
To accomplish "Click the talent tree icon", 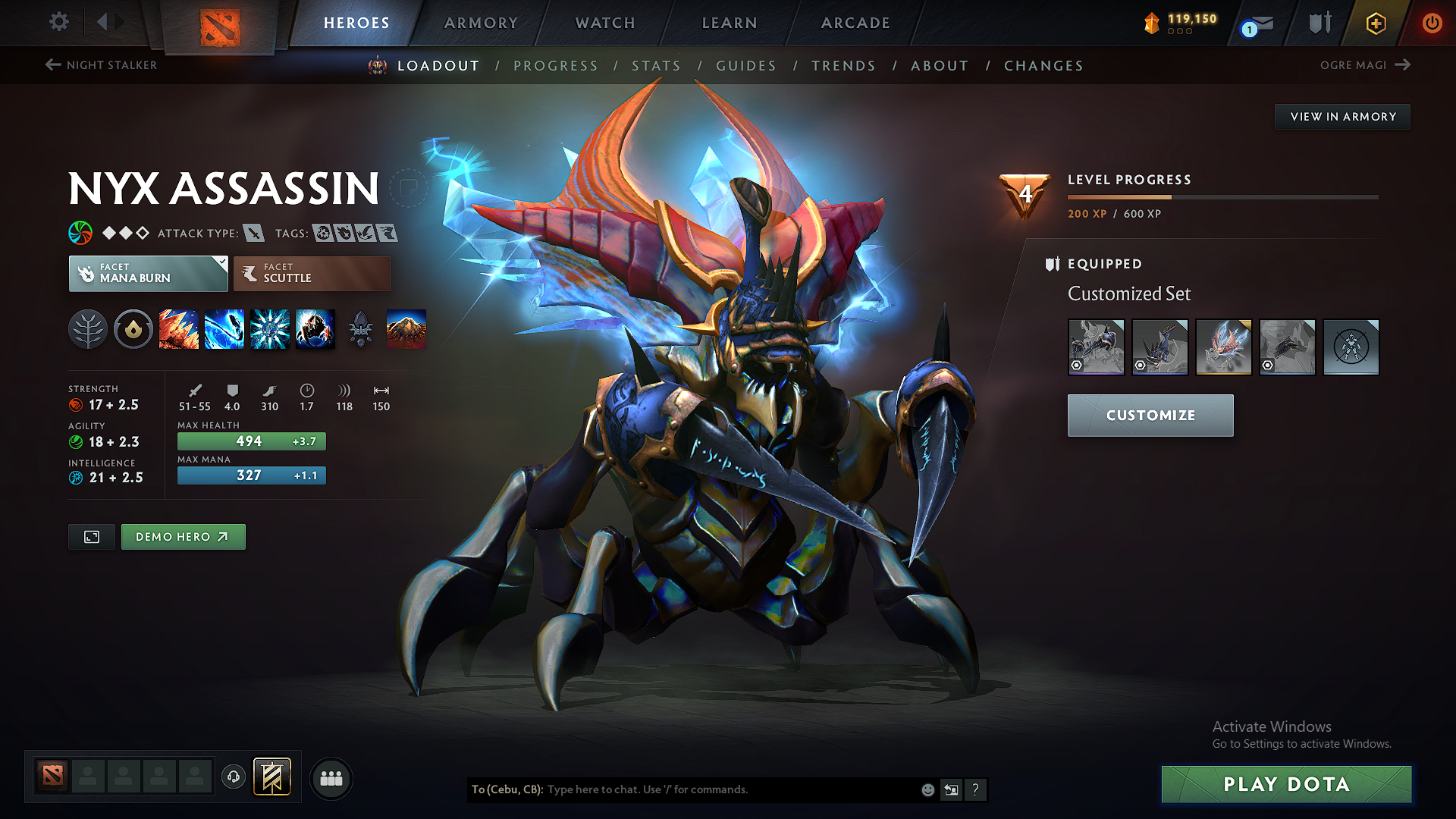I will [x=88, y=329].
